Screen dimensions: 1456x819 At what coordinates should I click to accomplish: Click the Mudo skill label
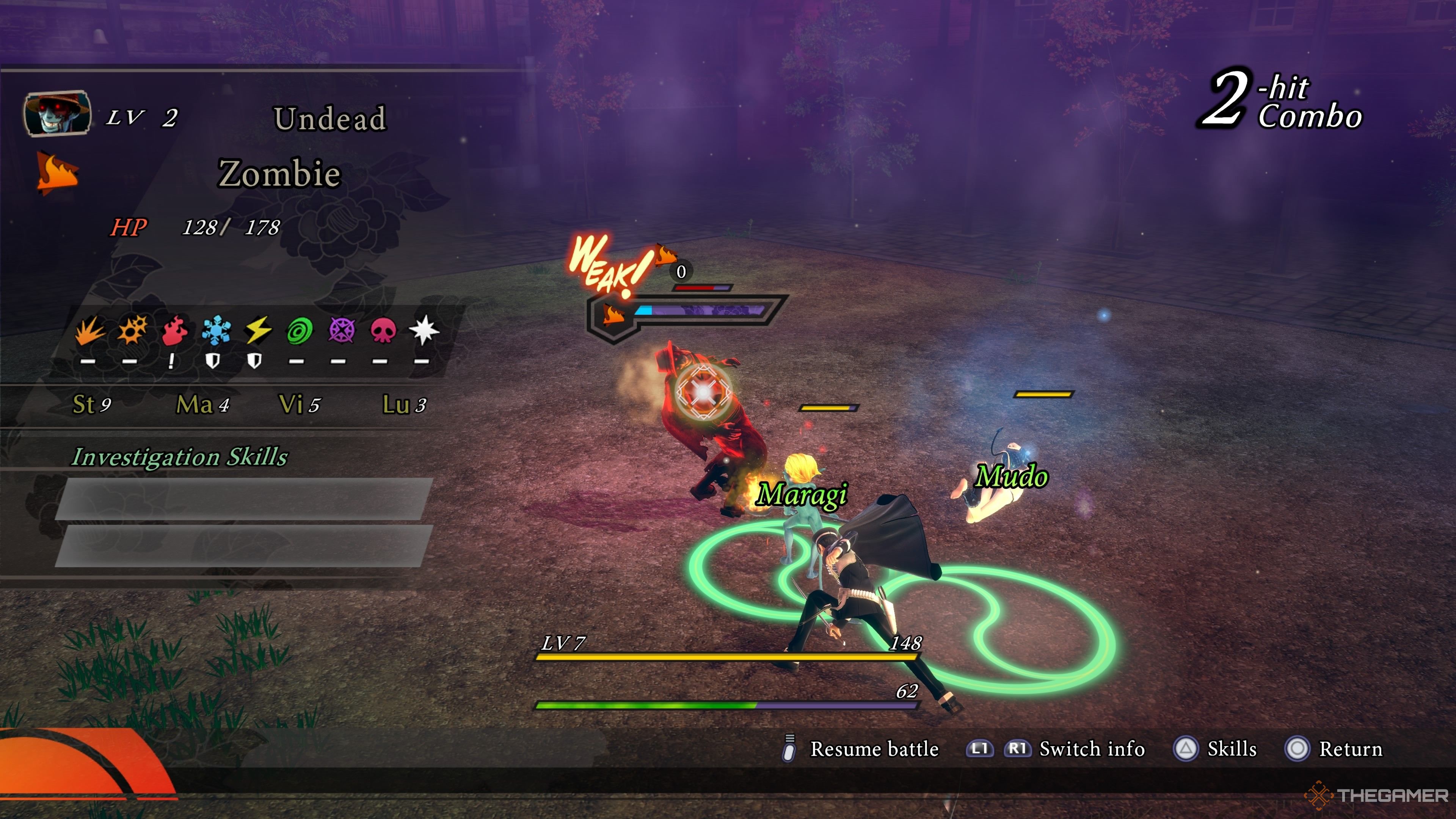[1012, 476]
